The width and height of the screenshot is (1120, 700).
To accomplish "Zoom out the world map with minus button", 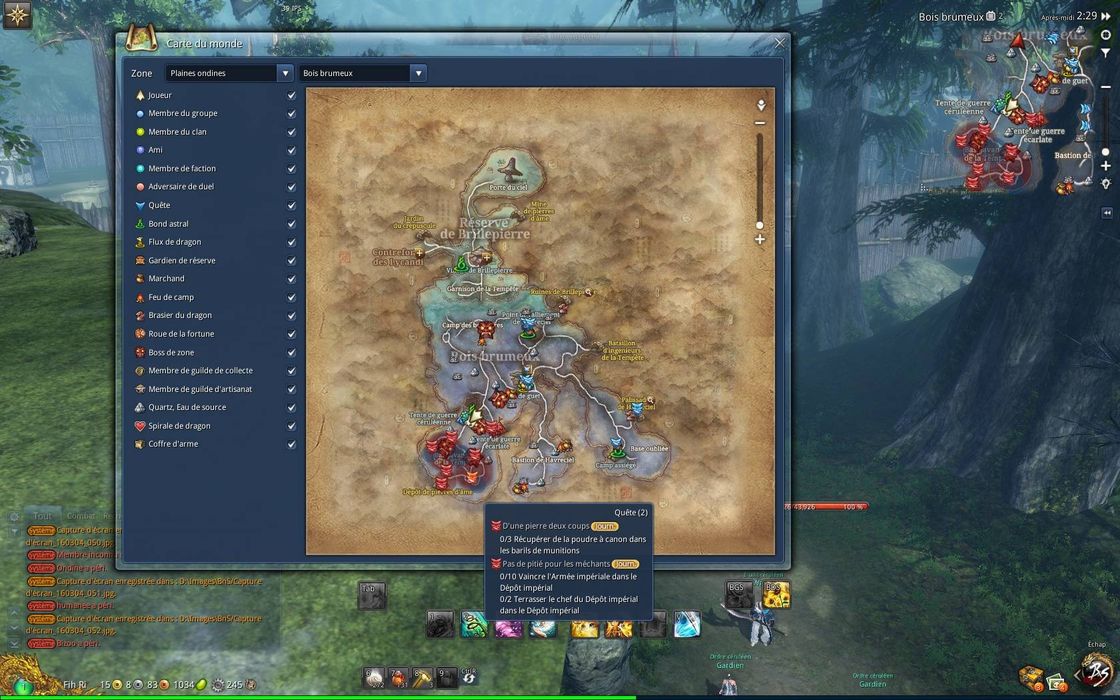I will (x=760, y=123).
